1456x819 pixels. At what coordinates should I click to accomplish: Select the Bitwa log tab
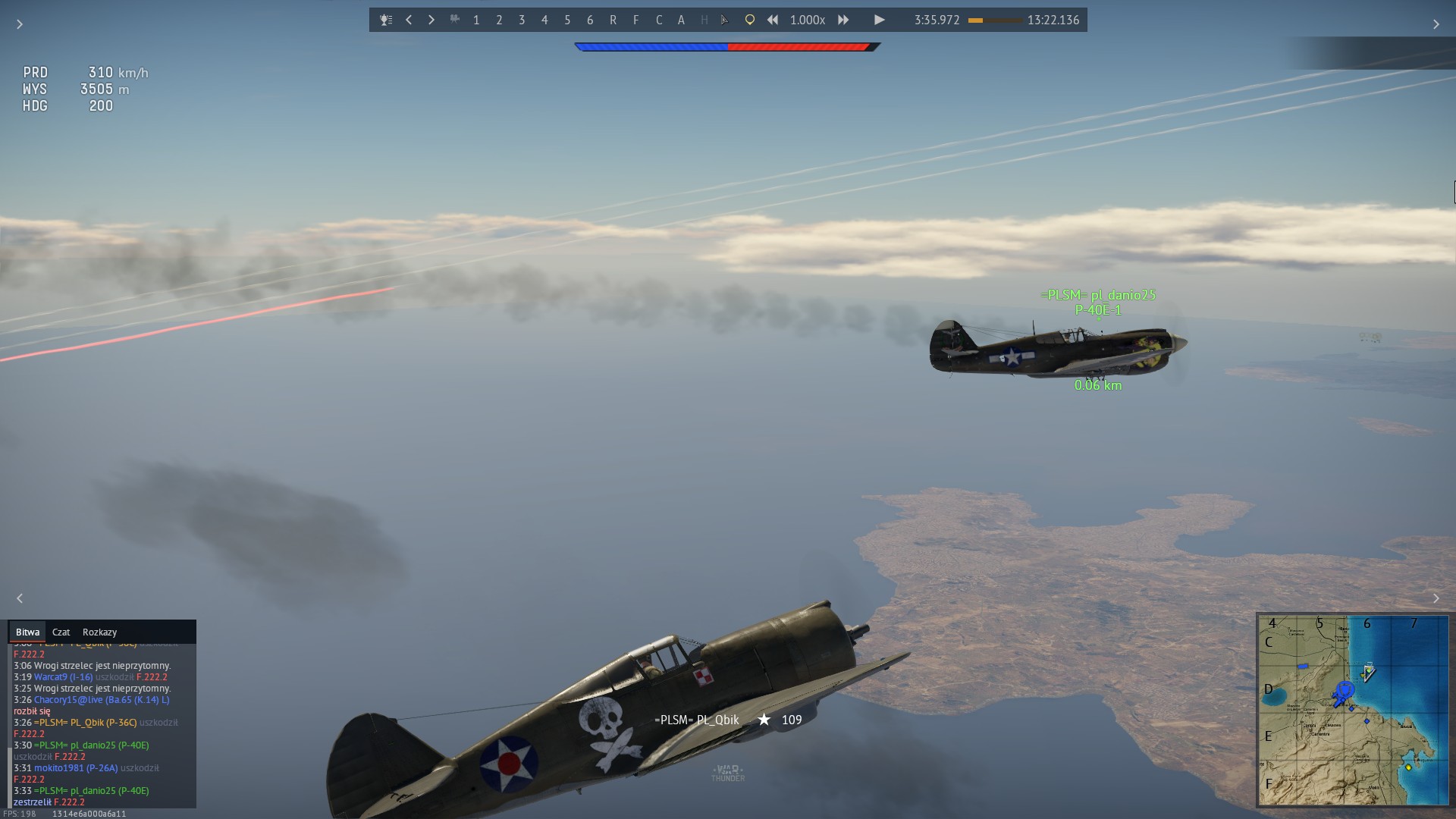coord(27,632)
